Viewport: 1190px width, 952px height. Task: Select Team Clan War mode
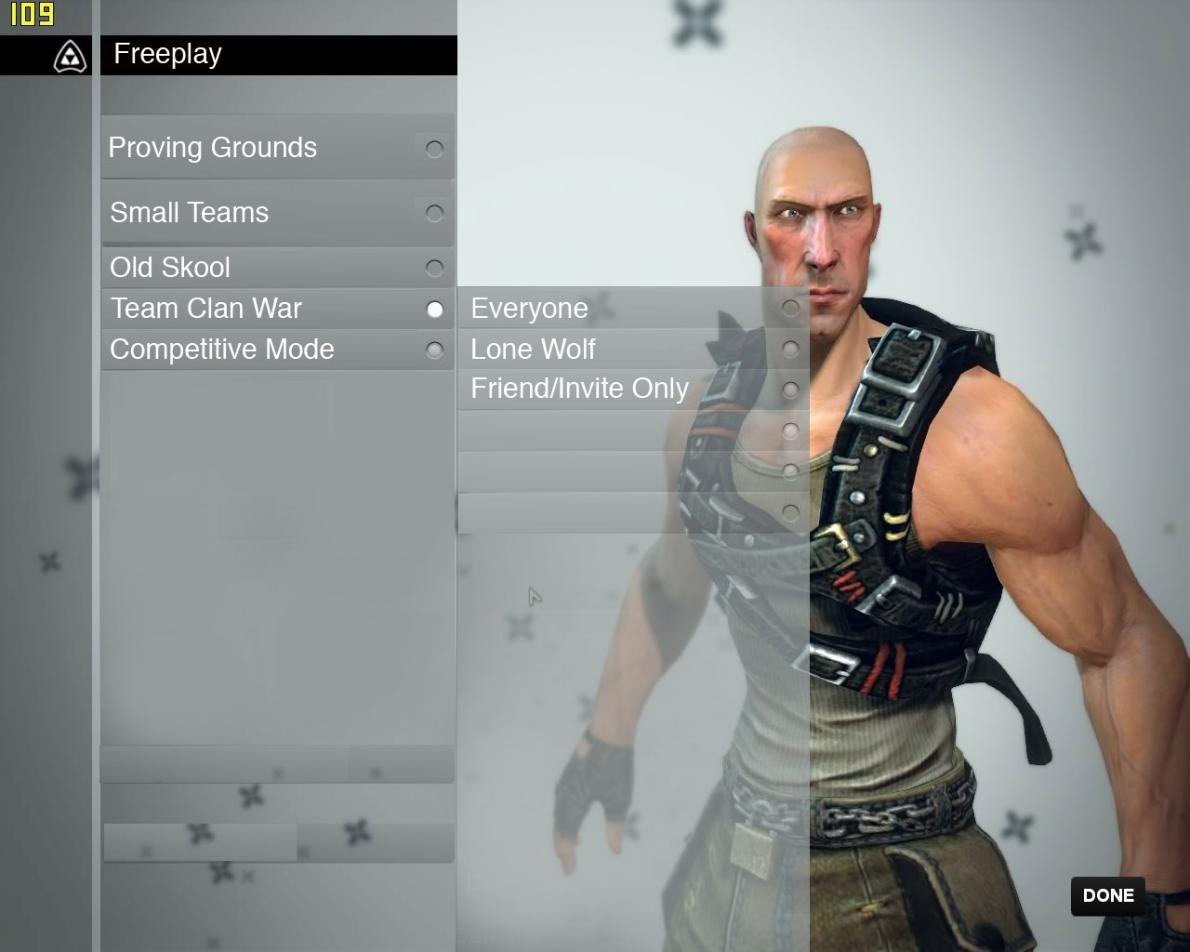[x=277, y=309]
